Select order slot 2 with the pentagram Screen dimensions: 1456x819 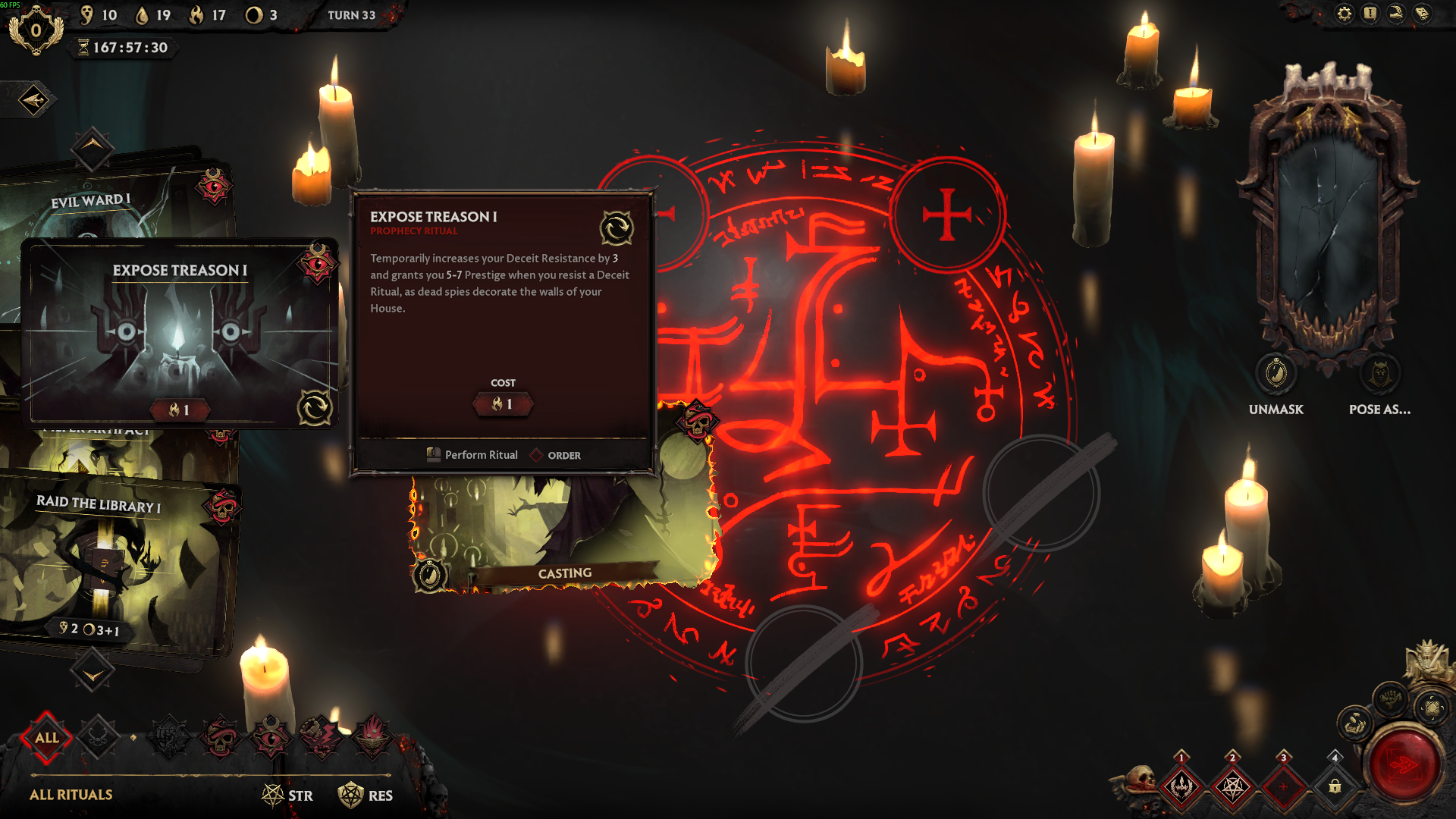1232,786
